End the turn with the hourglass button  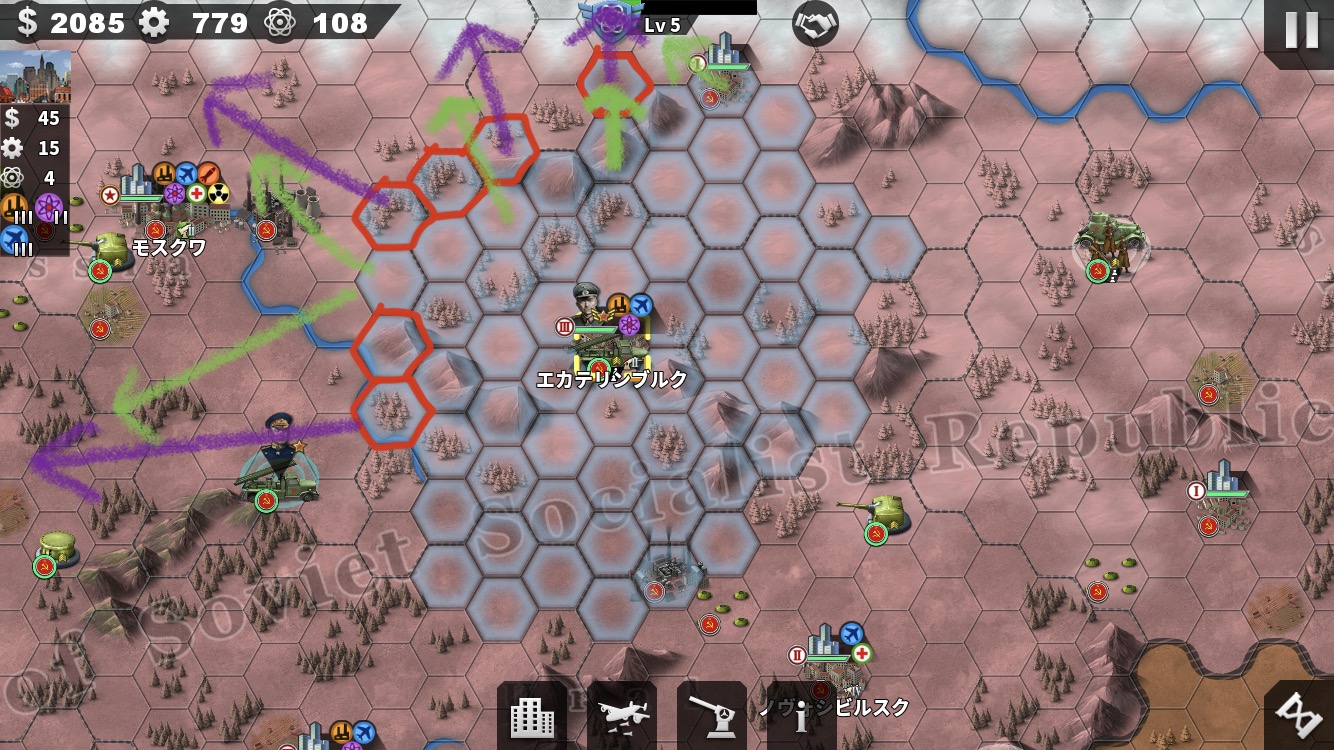(1302, 714)
